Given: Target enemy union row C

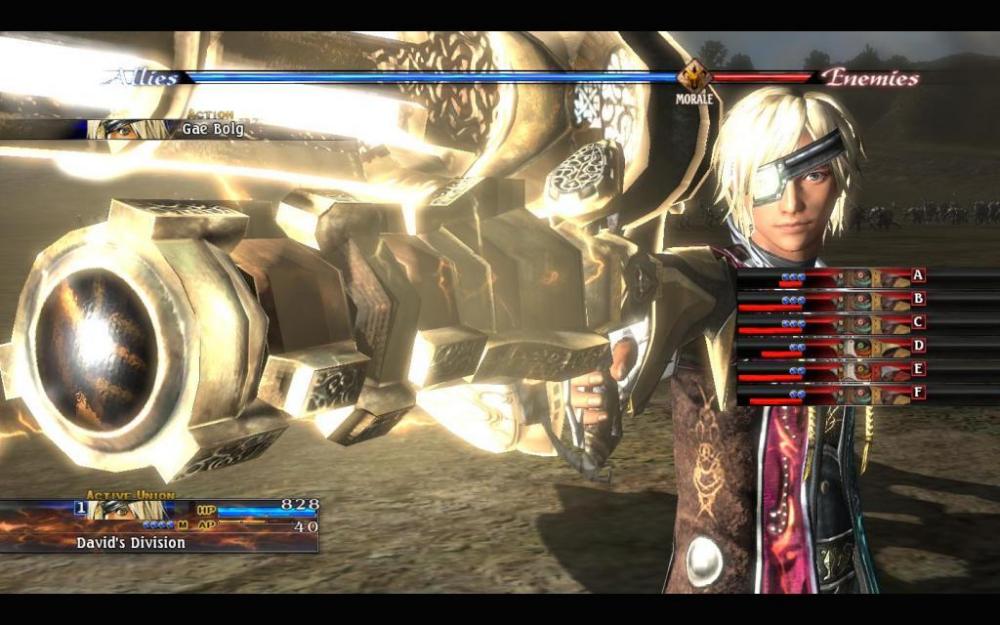Looking at the screenshot, I should click(x=832, y=323).
